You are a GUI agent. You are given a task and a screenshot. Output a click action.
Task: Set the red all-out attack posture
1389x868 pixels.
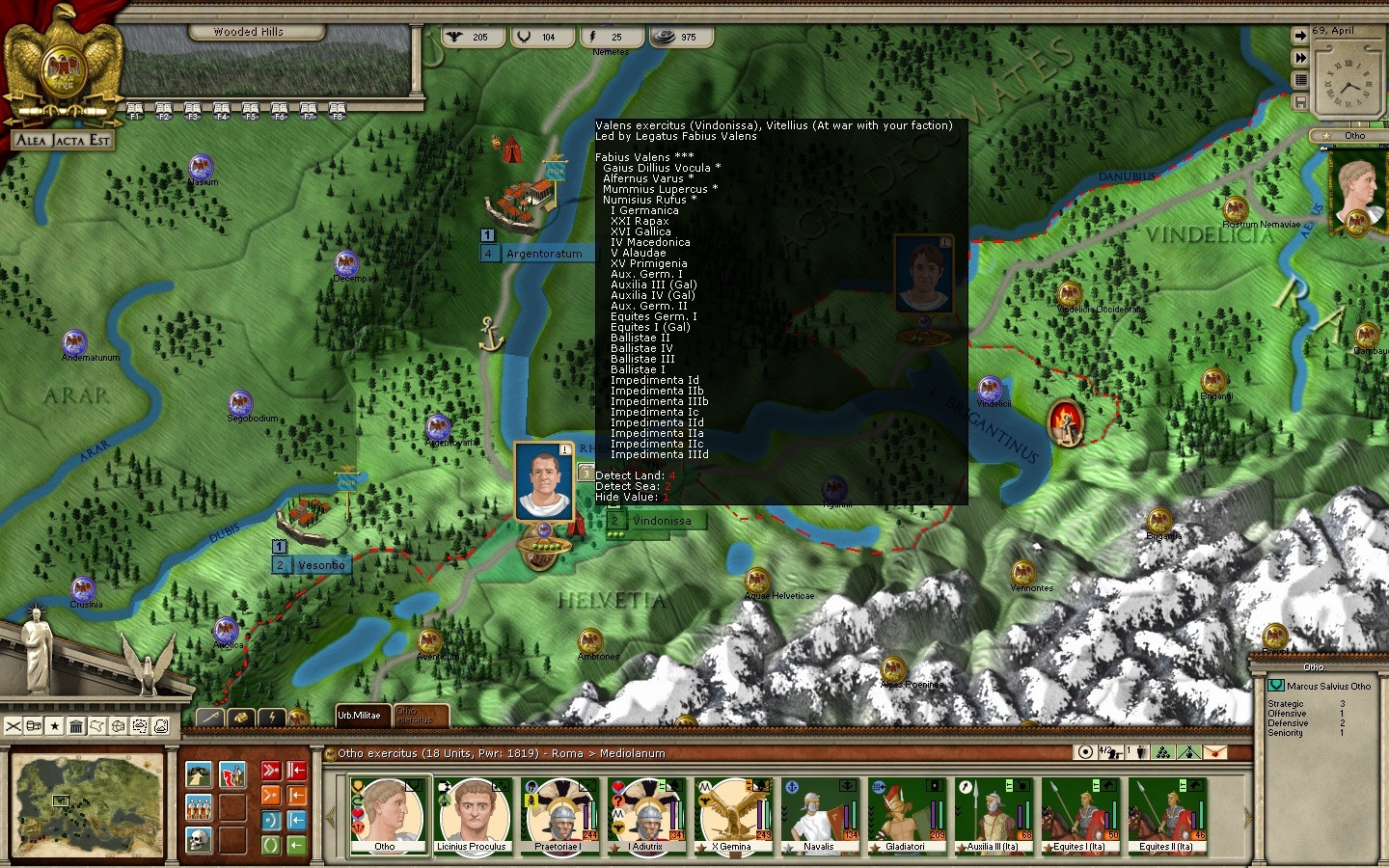(x=271, y=771)
